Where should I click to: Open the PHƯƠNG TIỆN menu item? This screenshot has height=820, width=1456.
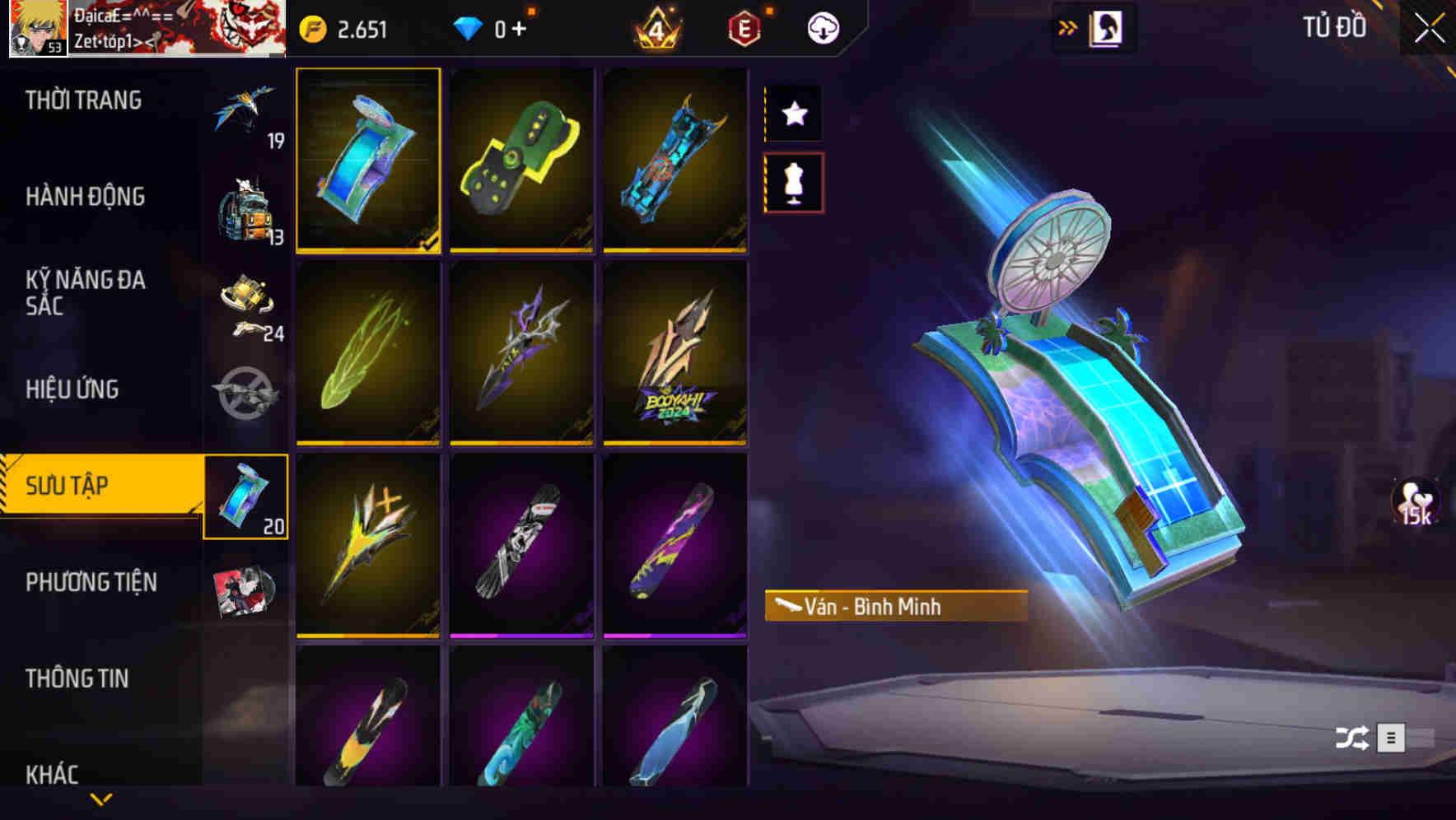click(x=91, y=581)
